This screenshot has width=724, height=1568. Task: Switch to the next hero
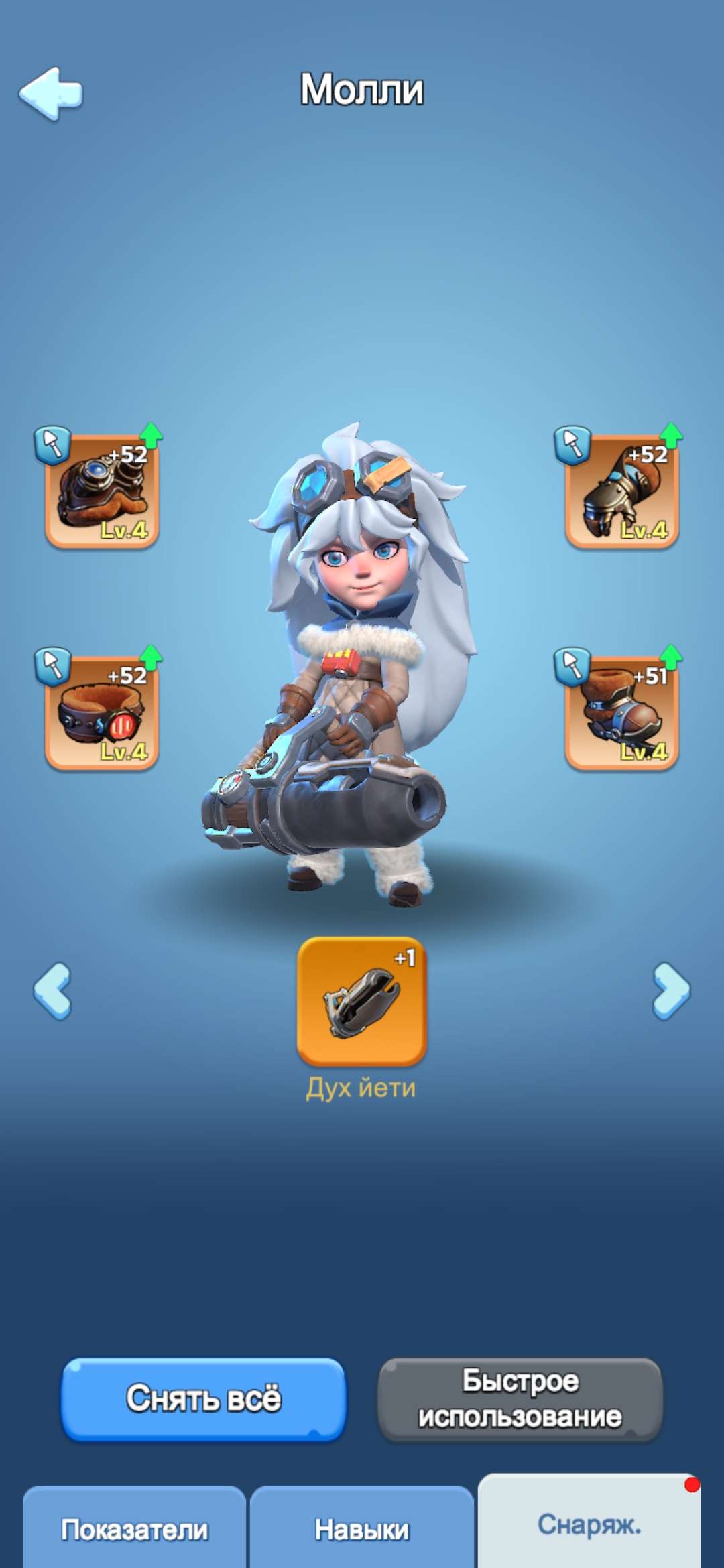point(671,991)
